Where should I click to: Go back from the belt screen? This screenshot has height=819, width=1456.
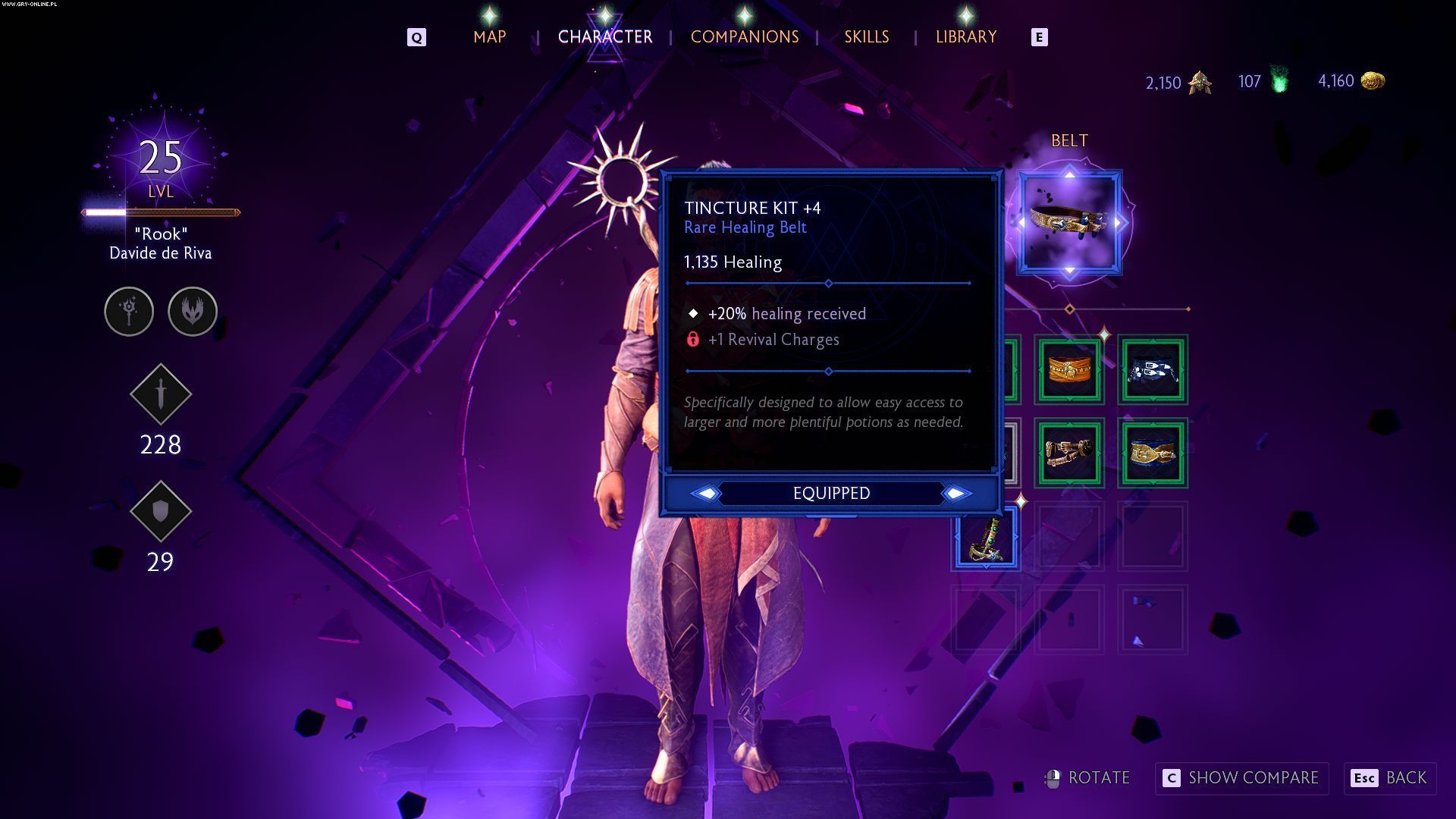(1390, 778)
